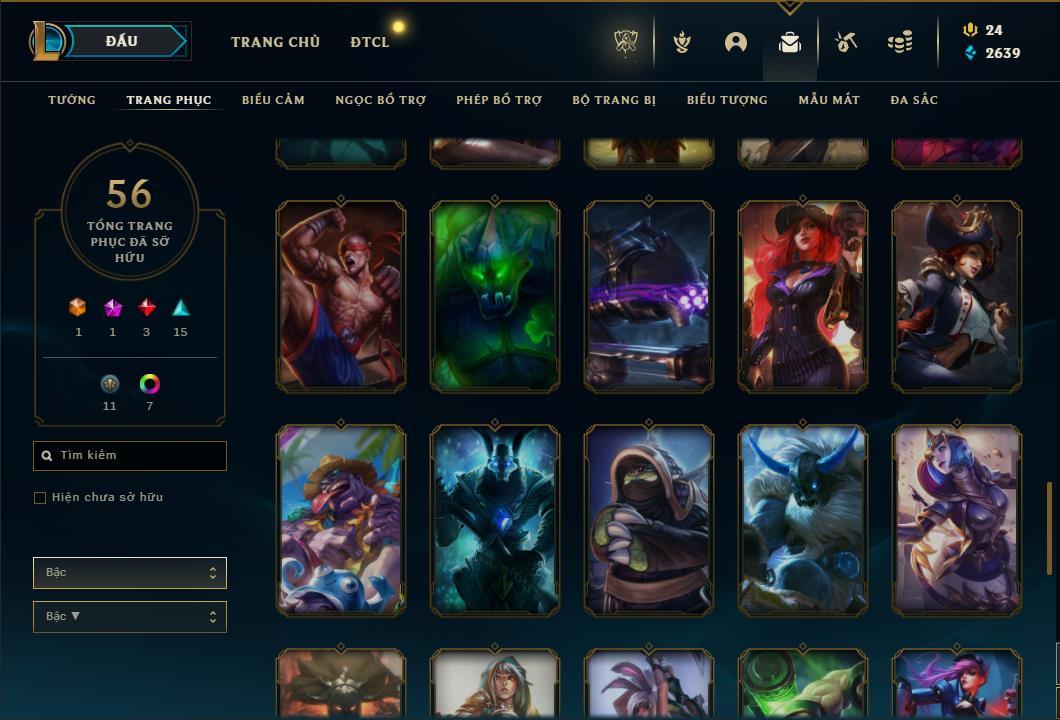Choose the blindfolded muscular fighter skin card

pos(341,296)
